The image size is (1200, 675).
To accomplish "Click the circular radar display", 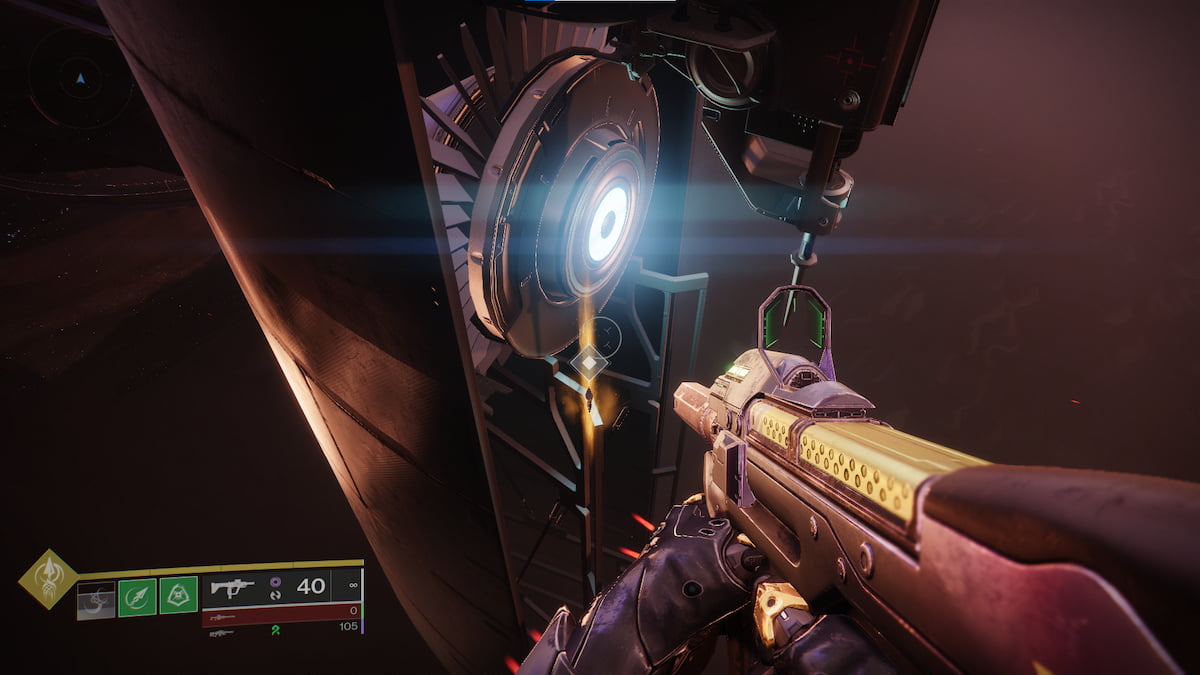I will [x=80, y=77].
